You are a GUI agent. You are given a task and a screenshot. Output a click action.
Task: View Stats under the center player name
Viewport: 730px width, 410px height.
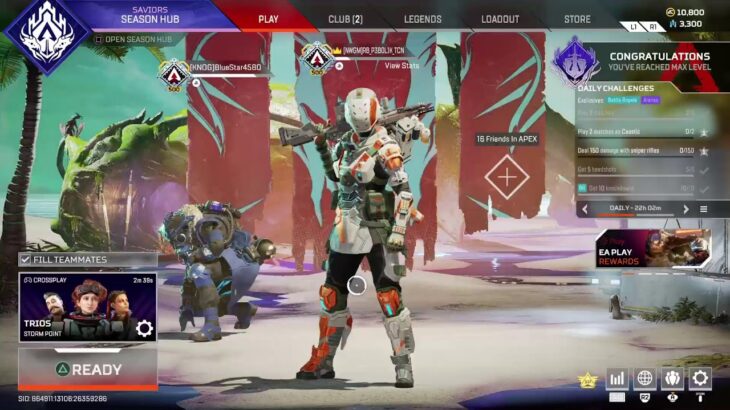click(401, 65)
